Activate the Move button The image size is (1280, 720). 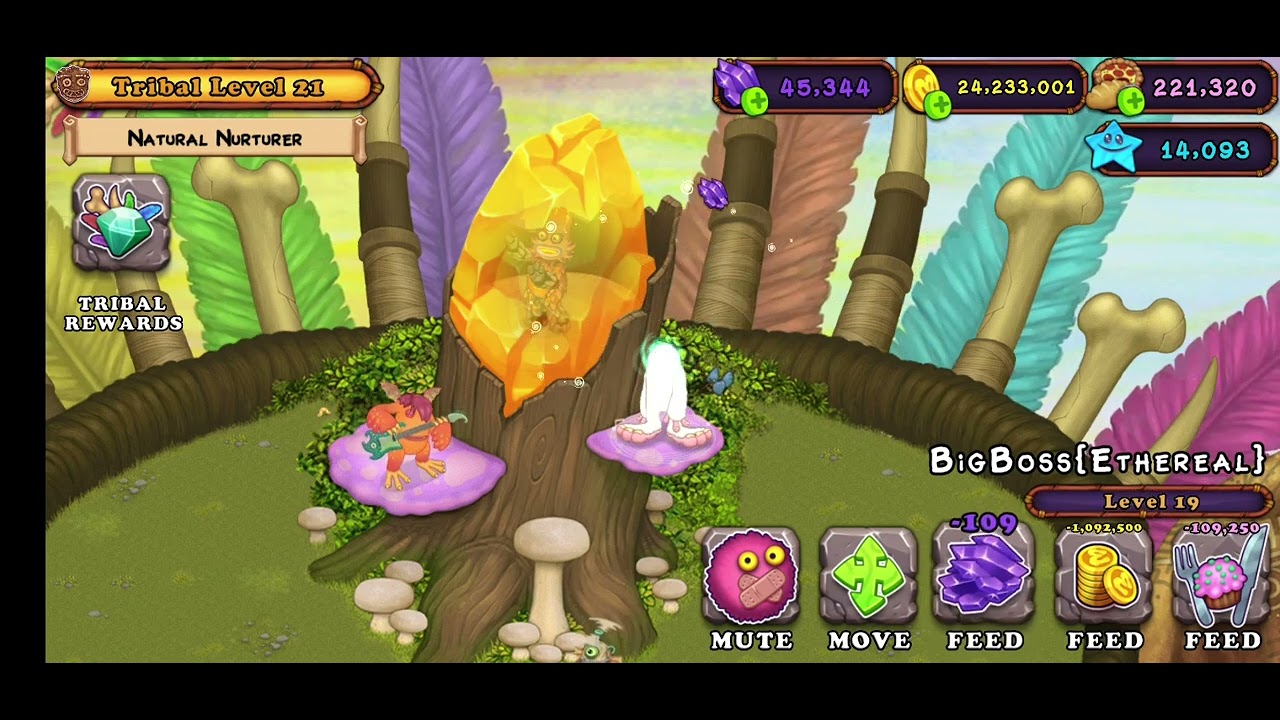pos(868,578)
